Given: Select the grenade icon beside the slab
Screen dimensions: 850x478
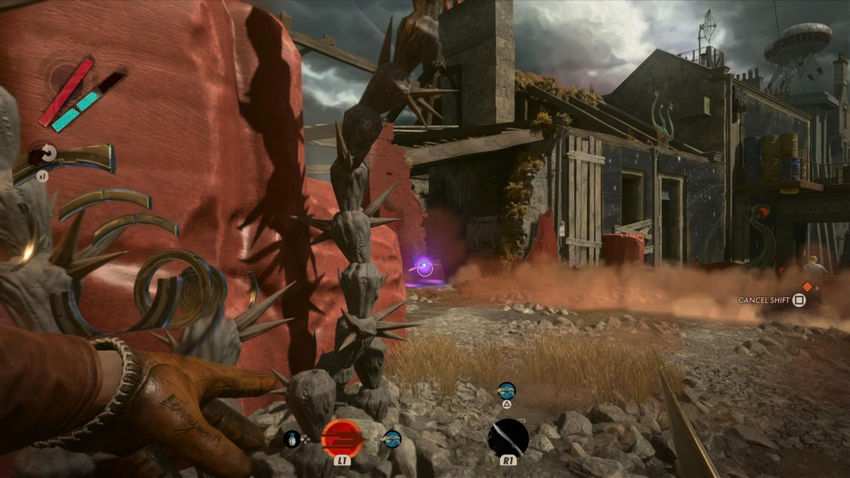Looking at the screenshot, I should (x=292, y=437).
